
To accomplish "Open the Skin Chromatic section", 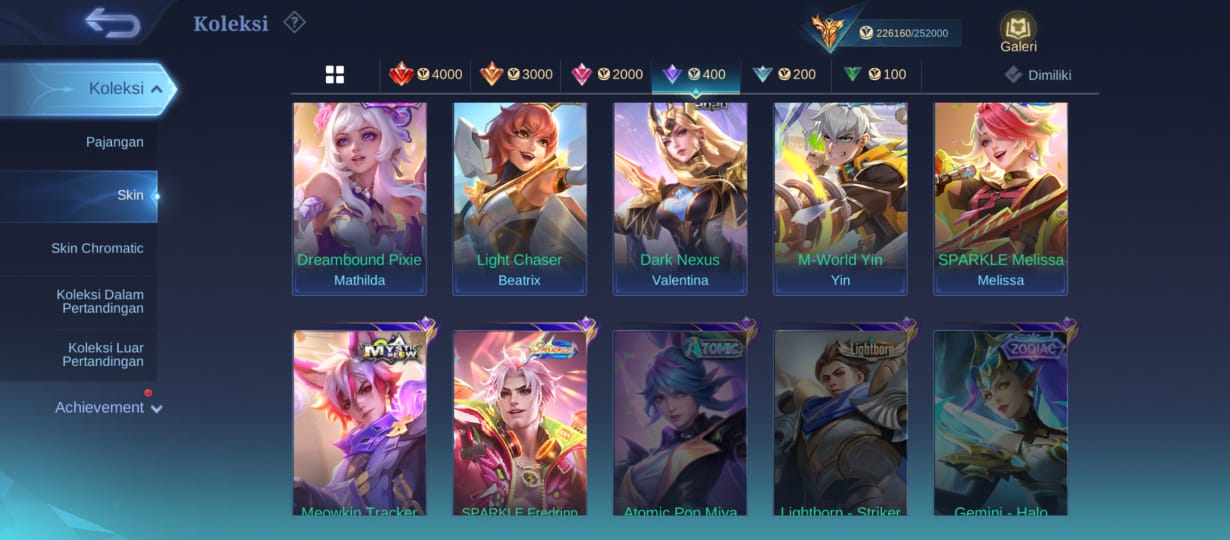I will pos(97,248).
